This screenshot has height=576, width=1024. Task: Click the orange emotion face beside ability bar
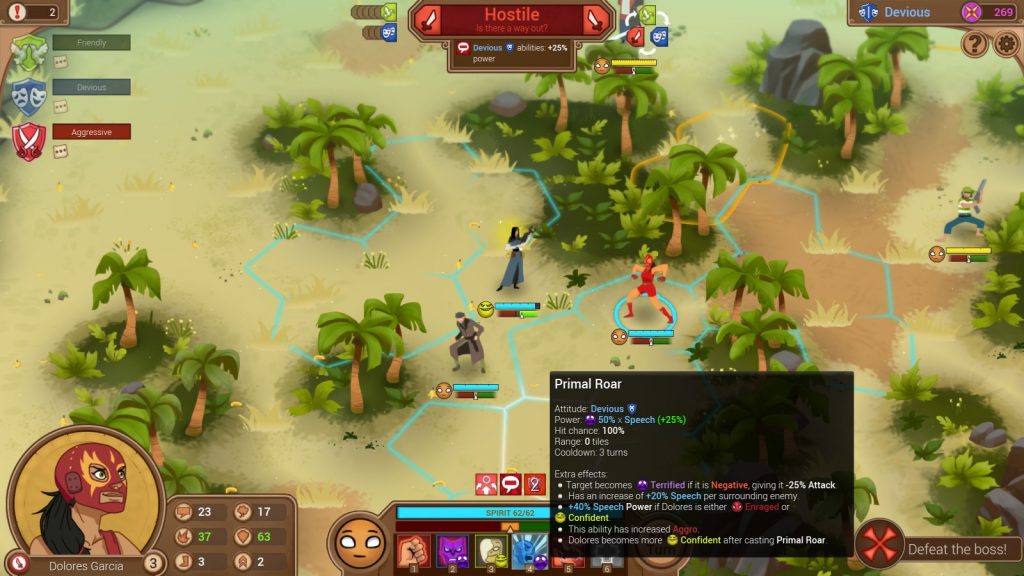tap(358, 543)
